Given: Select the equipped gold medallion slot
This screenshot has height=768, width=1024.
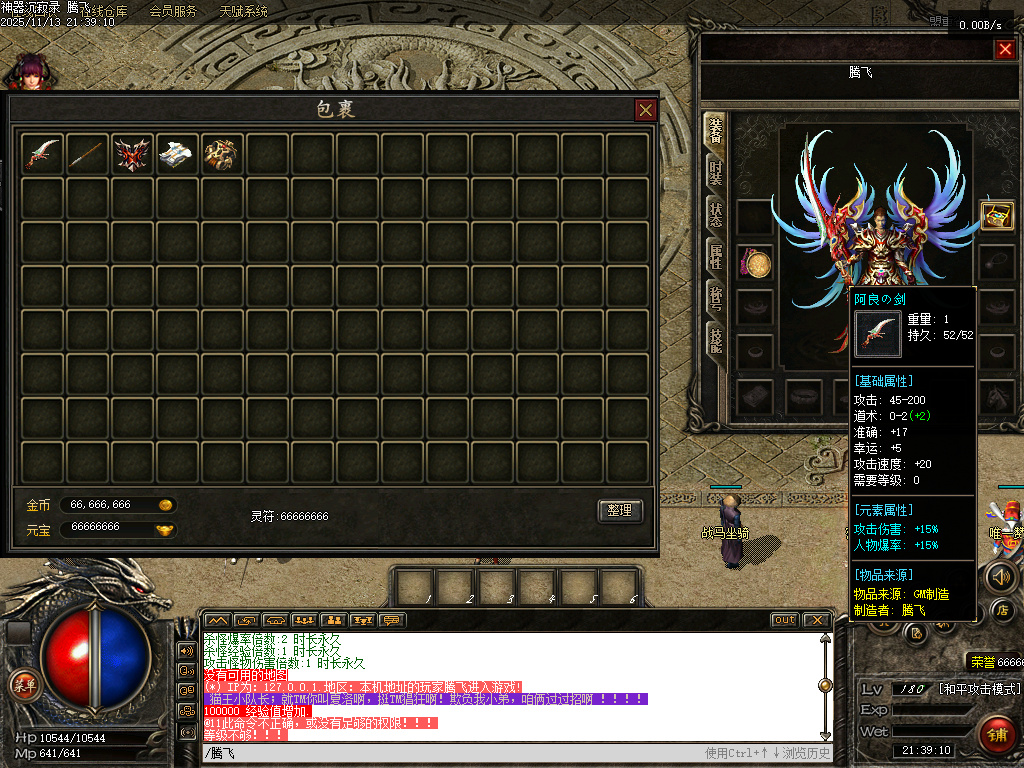Looking at the screenshot, I should coord(755,263).
